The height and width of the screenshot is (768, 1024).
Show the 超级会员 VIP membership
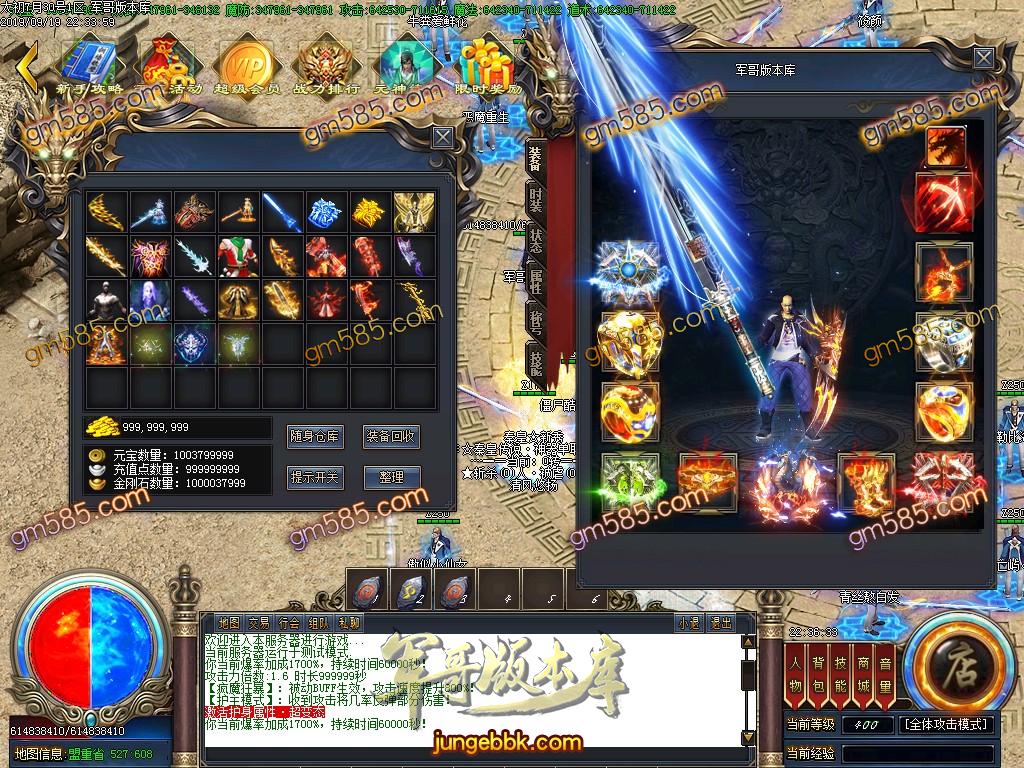[245, 65]
